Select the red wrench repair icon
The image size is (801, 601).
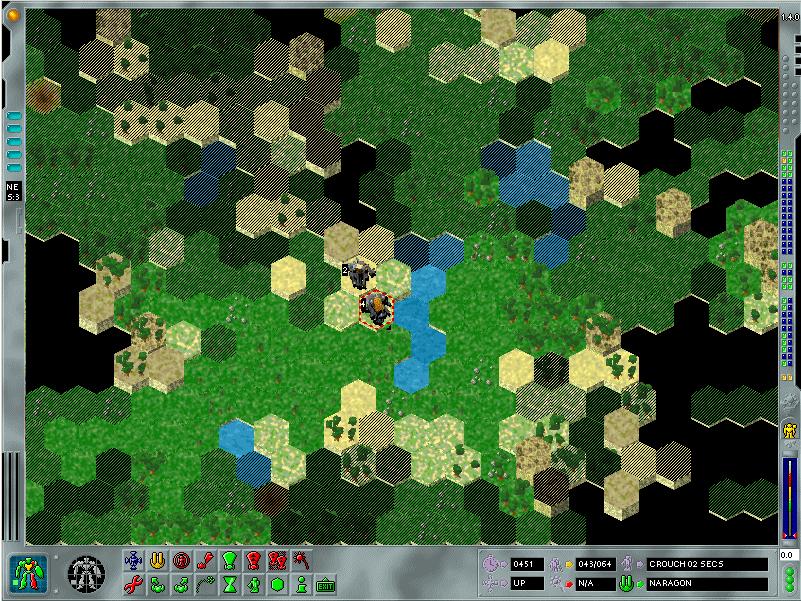[132, 584]
